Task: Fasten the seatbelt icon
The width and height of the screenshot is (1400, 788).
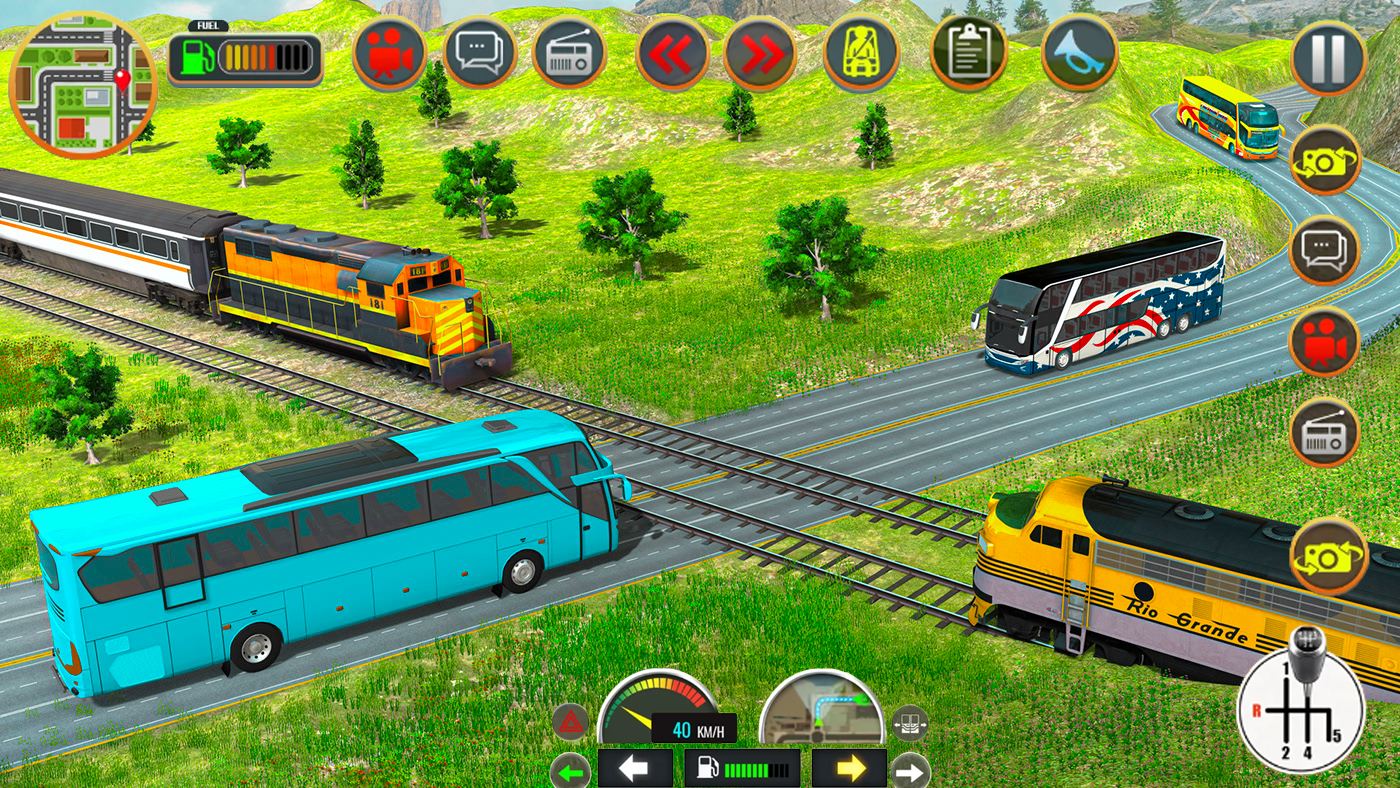Action: pos(861,54)
